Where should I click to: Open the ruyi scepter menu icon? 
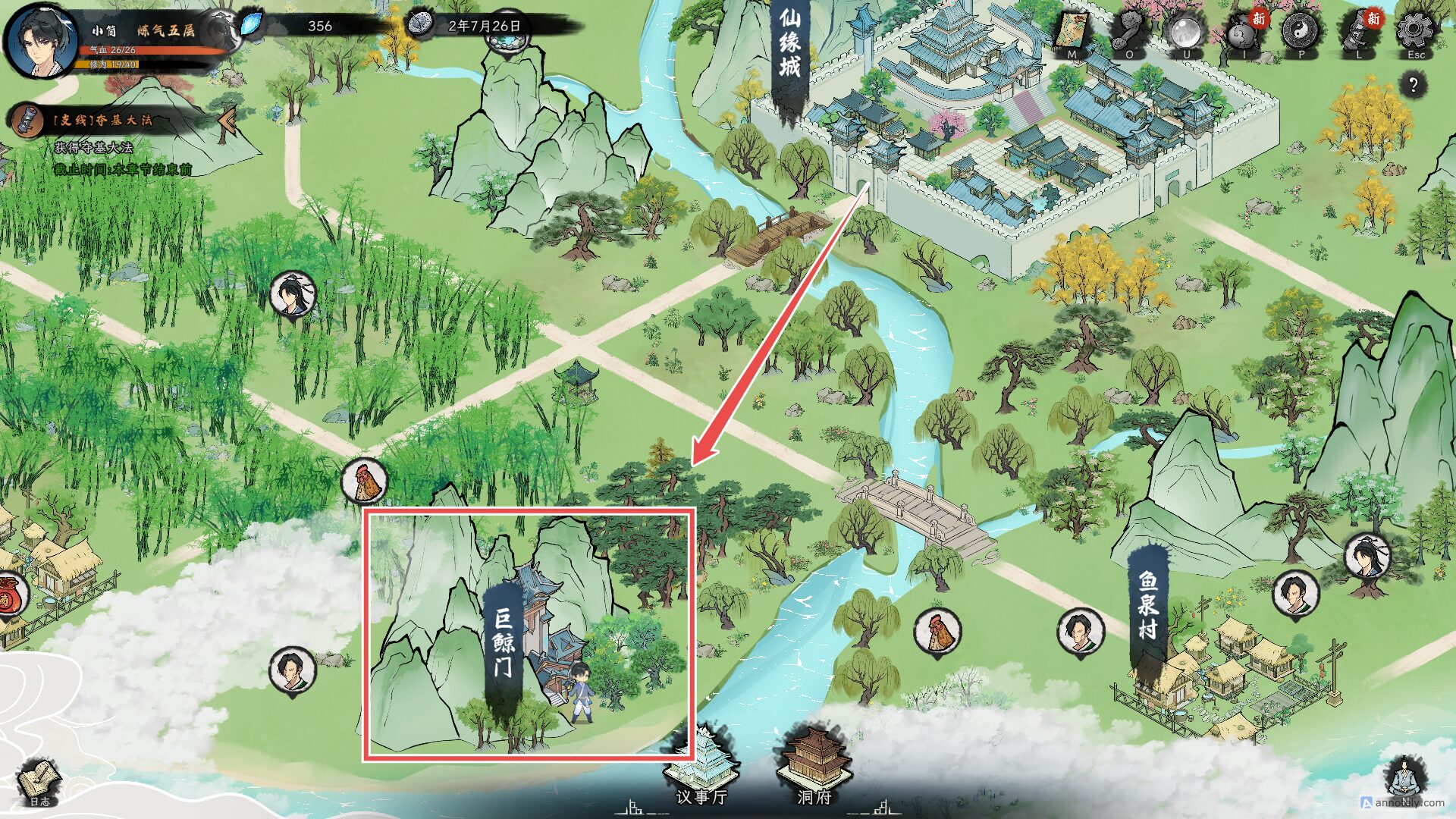coord(1129,33)
